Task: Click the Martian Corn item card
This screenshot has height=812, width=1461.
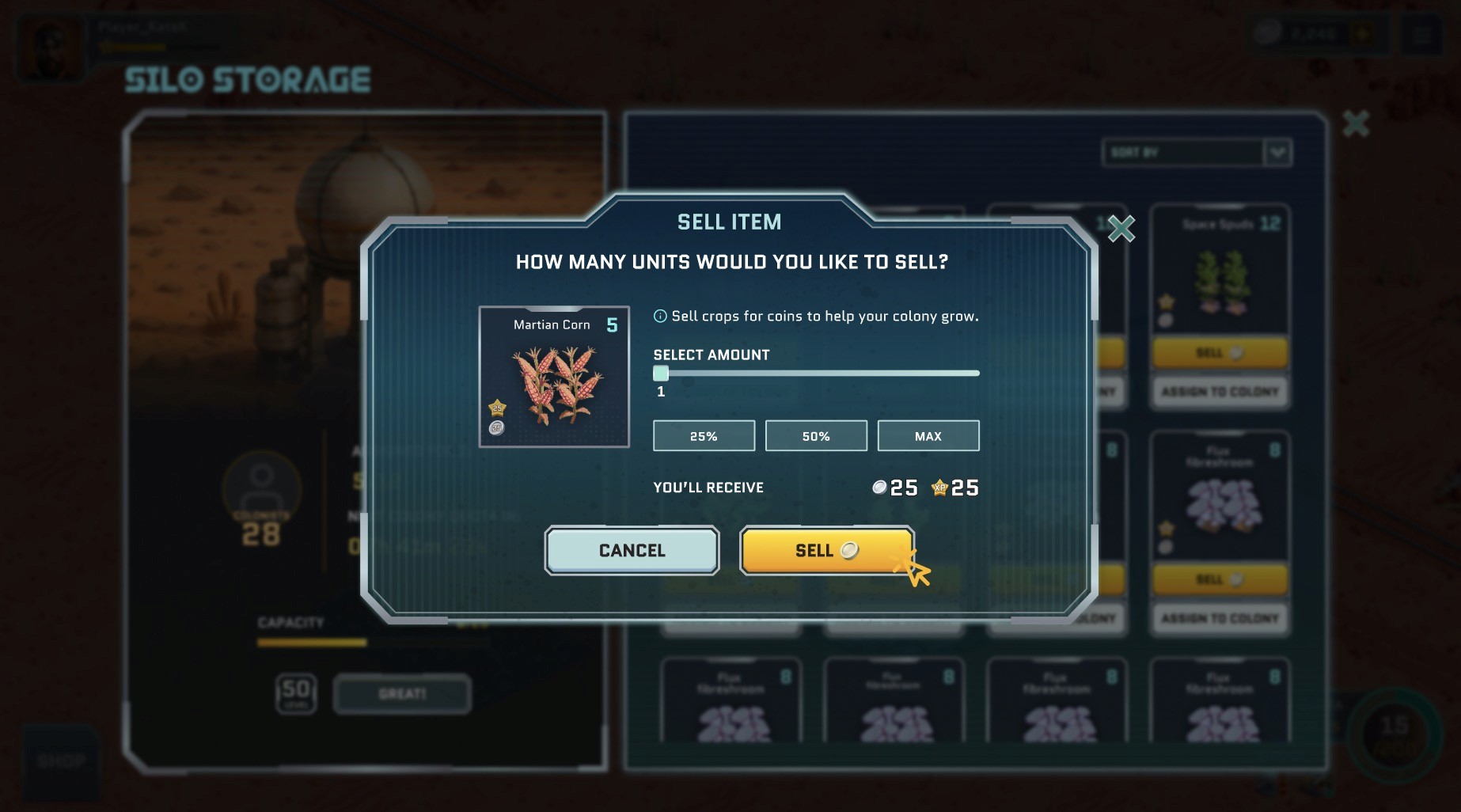Action: (554, 377)
